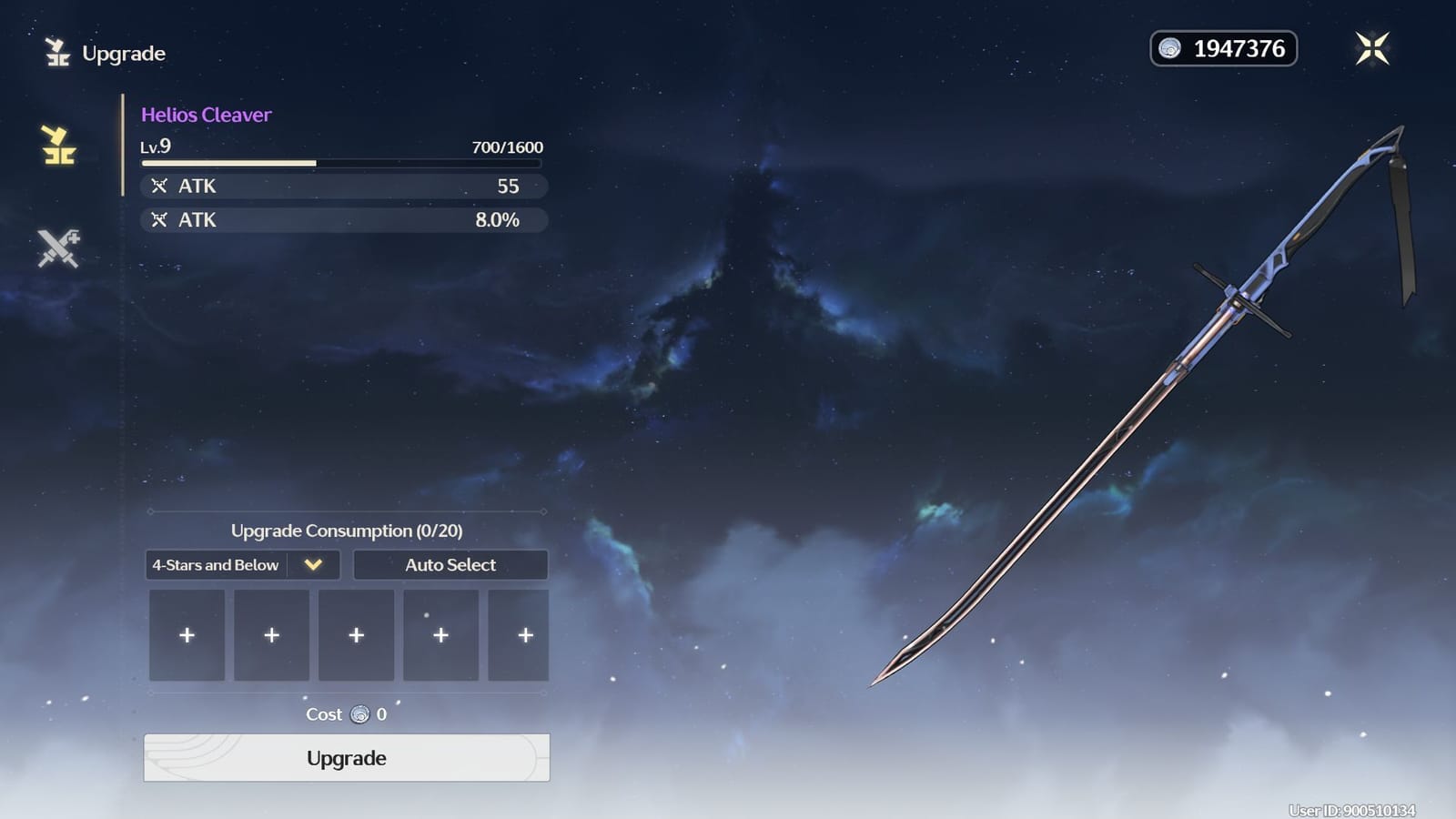1456x819 pixels.
Task: Click the ATK crossed-swords icon on the first stat row
Action: (x=162, y=186)
